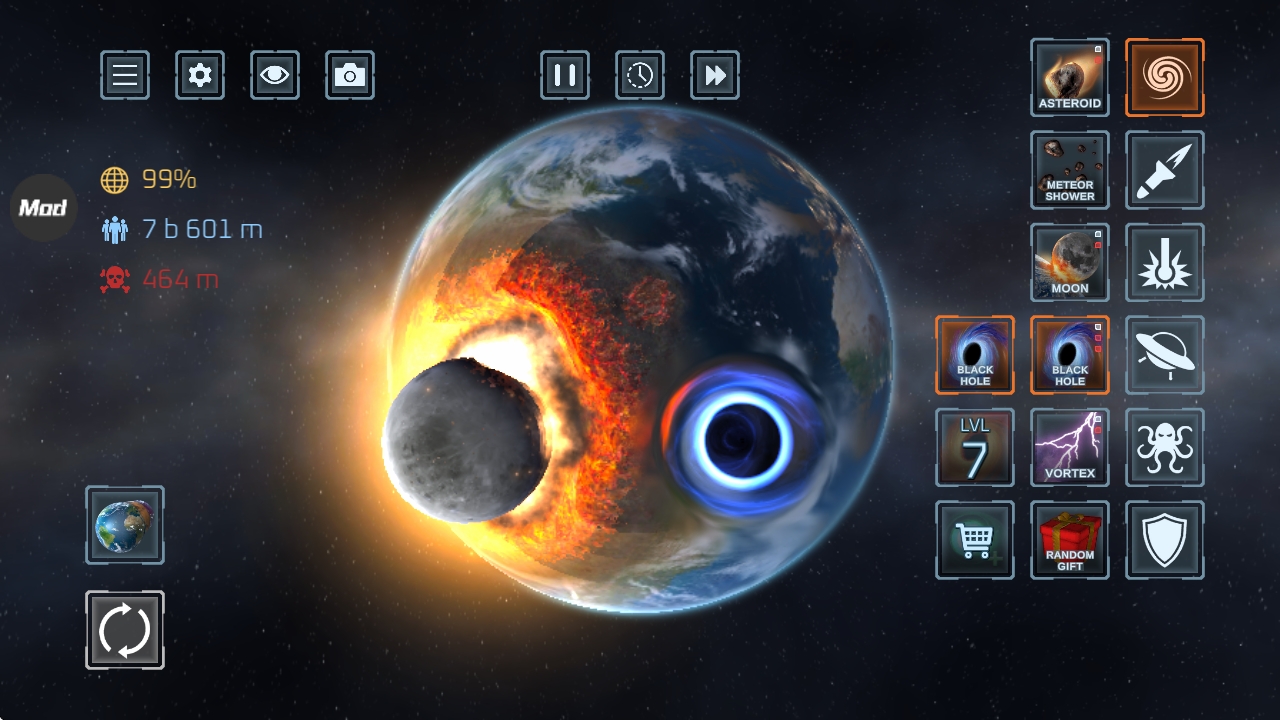
Task: Open the hamburger menu
Action: tap(125, 75)
